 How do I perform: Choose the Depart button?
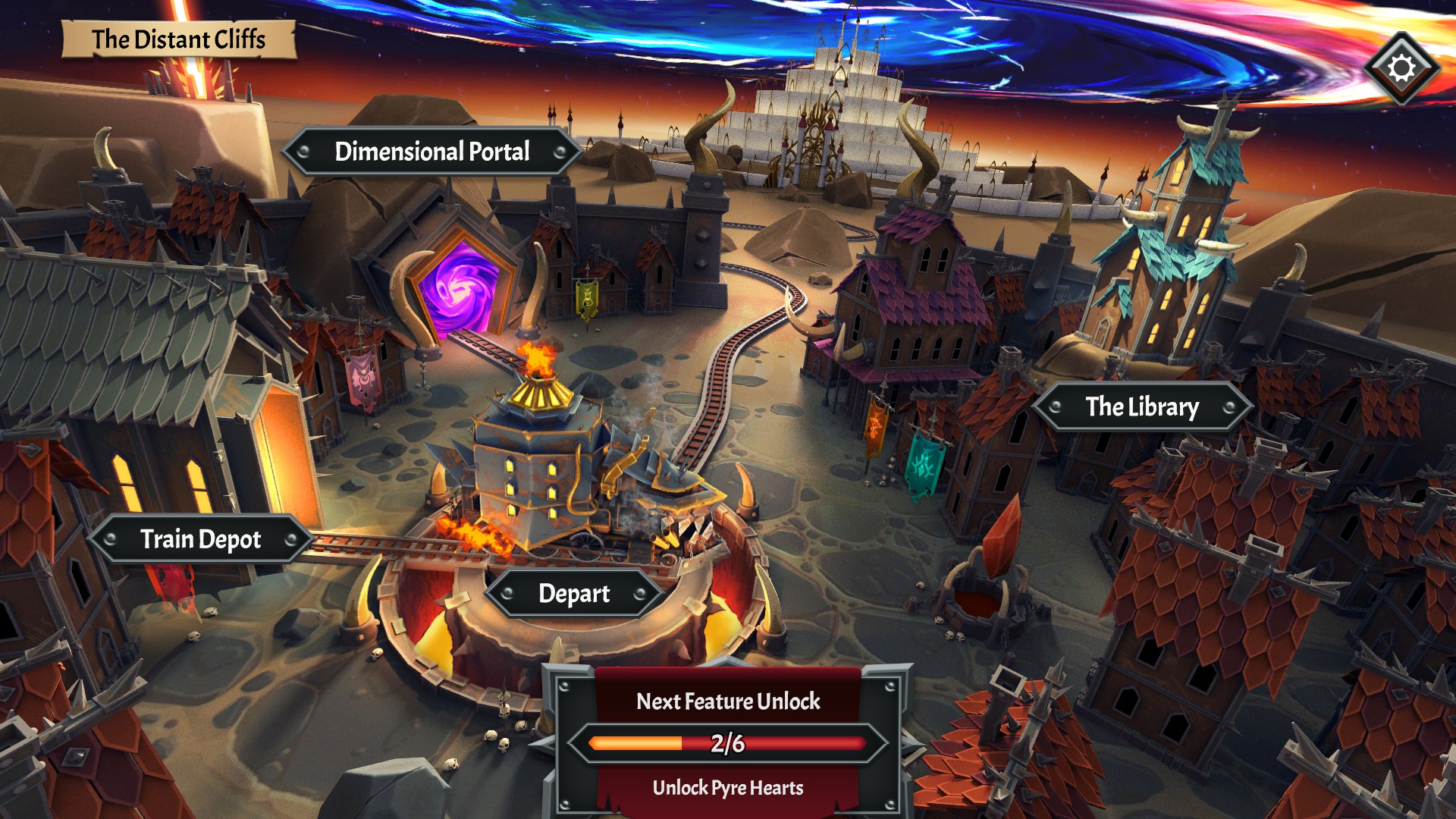coord(573,594)
